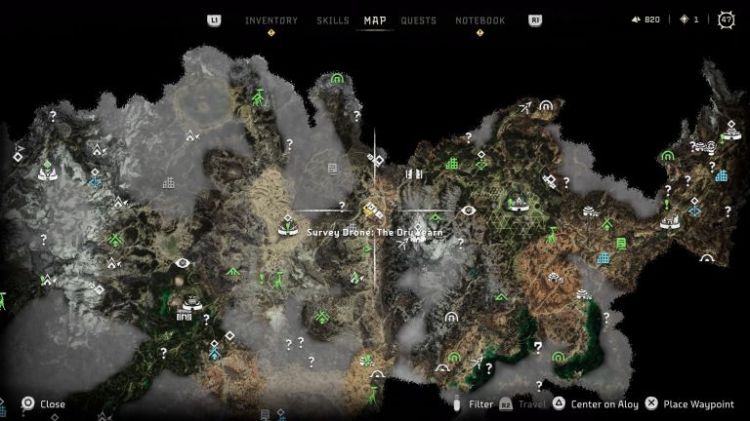The height and width of the screenshot is (421, 750).
Task: Open the Notebook tab
Action: pos(480,20)
